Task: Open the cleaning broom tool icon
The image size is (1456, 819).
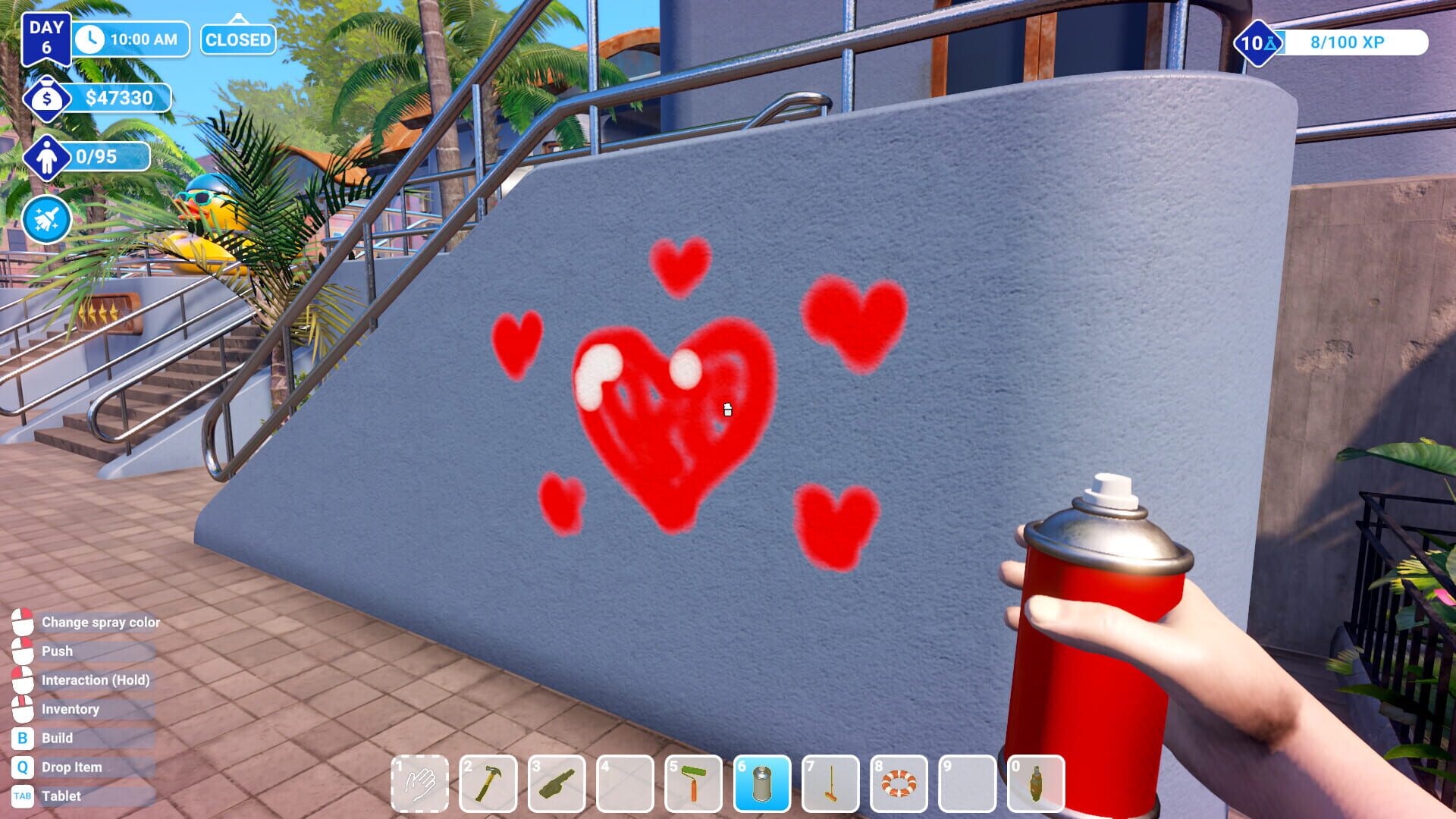Action: tap(47, 218)
